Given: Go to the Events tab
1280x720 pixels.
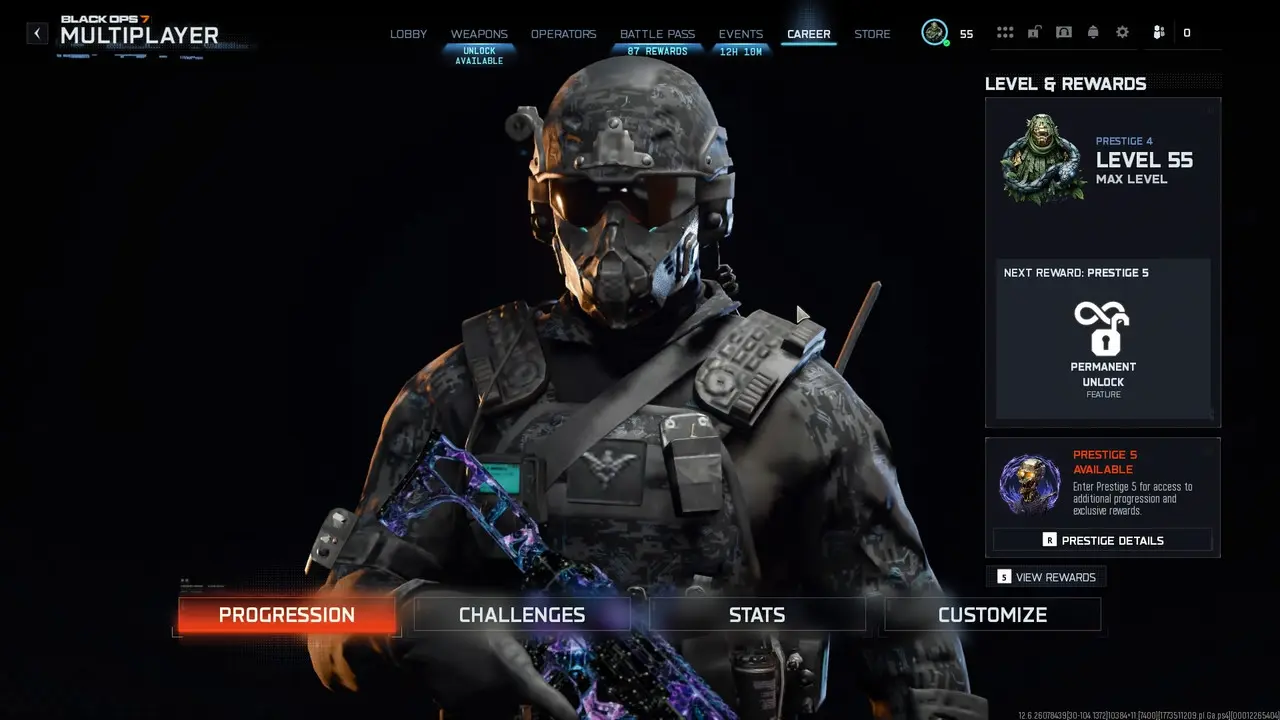Looking at the screenshot, I should pyautogui.click(x=741, y=34).
